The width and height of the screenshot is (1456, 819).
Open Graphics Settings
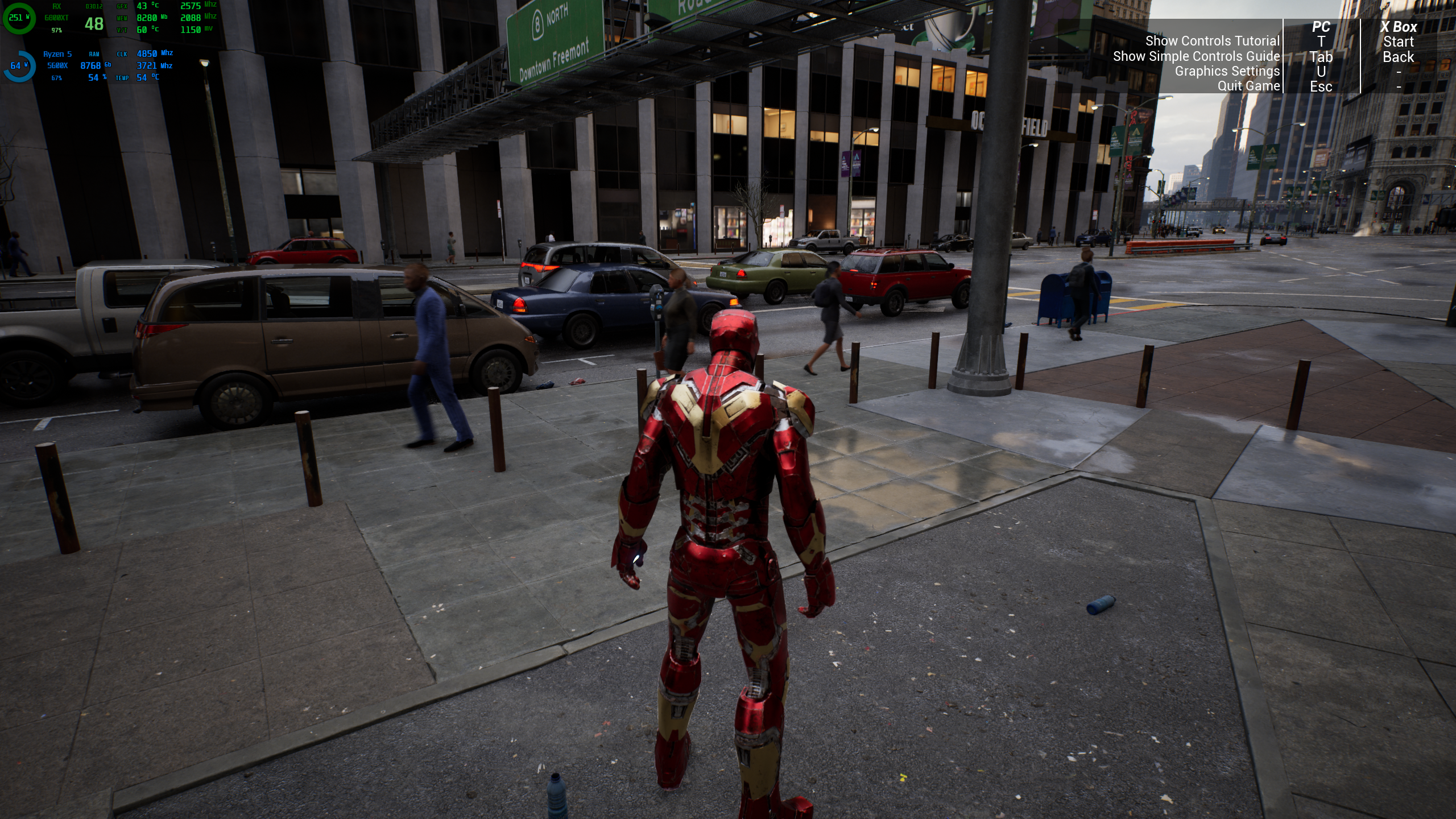point(1227,71)
